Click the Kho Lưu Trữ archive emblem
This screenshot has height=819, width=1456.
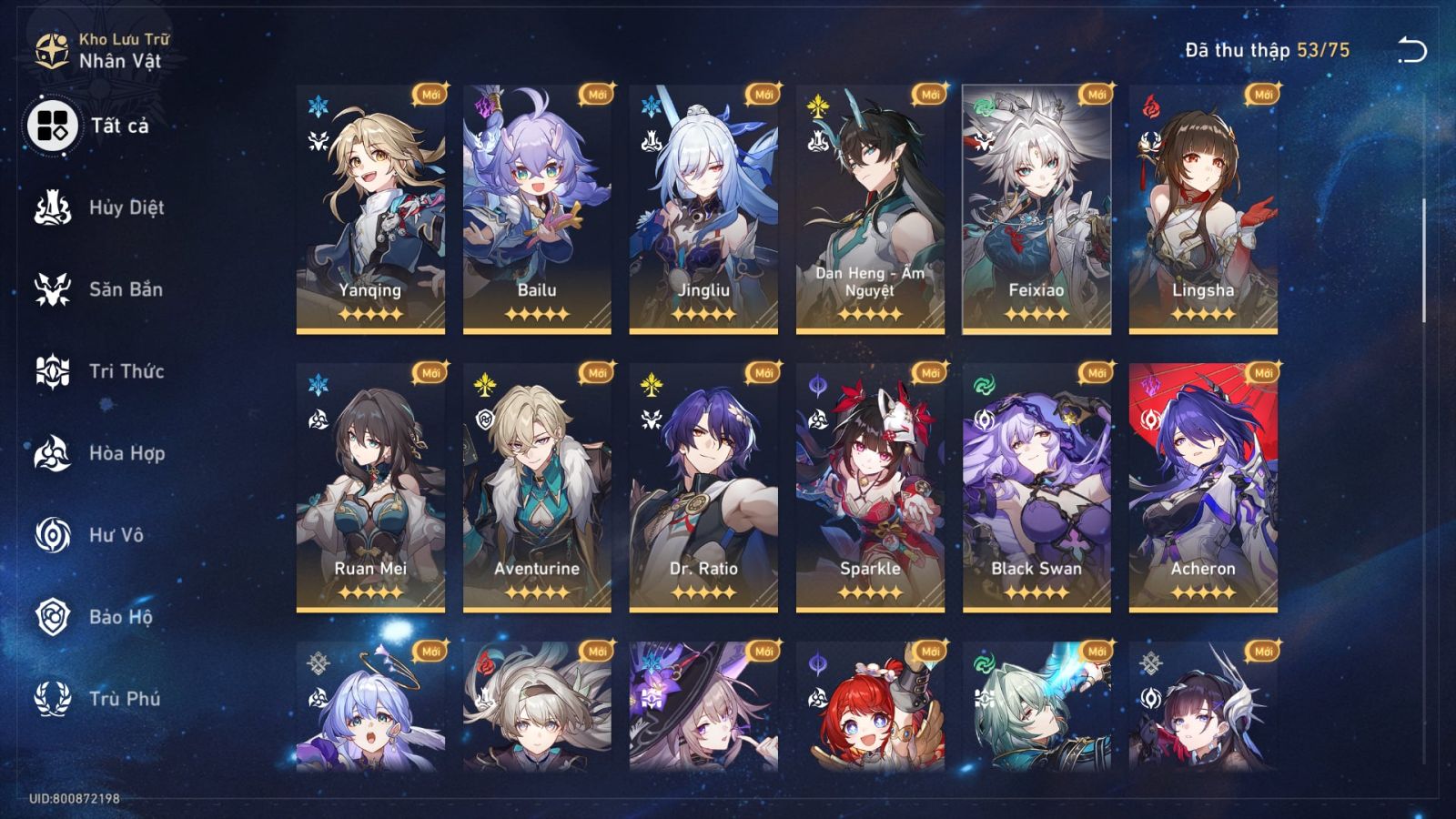pos(50,47)
